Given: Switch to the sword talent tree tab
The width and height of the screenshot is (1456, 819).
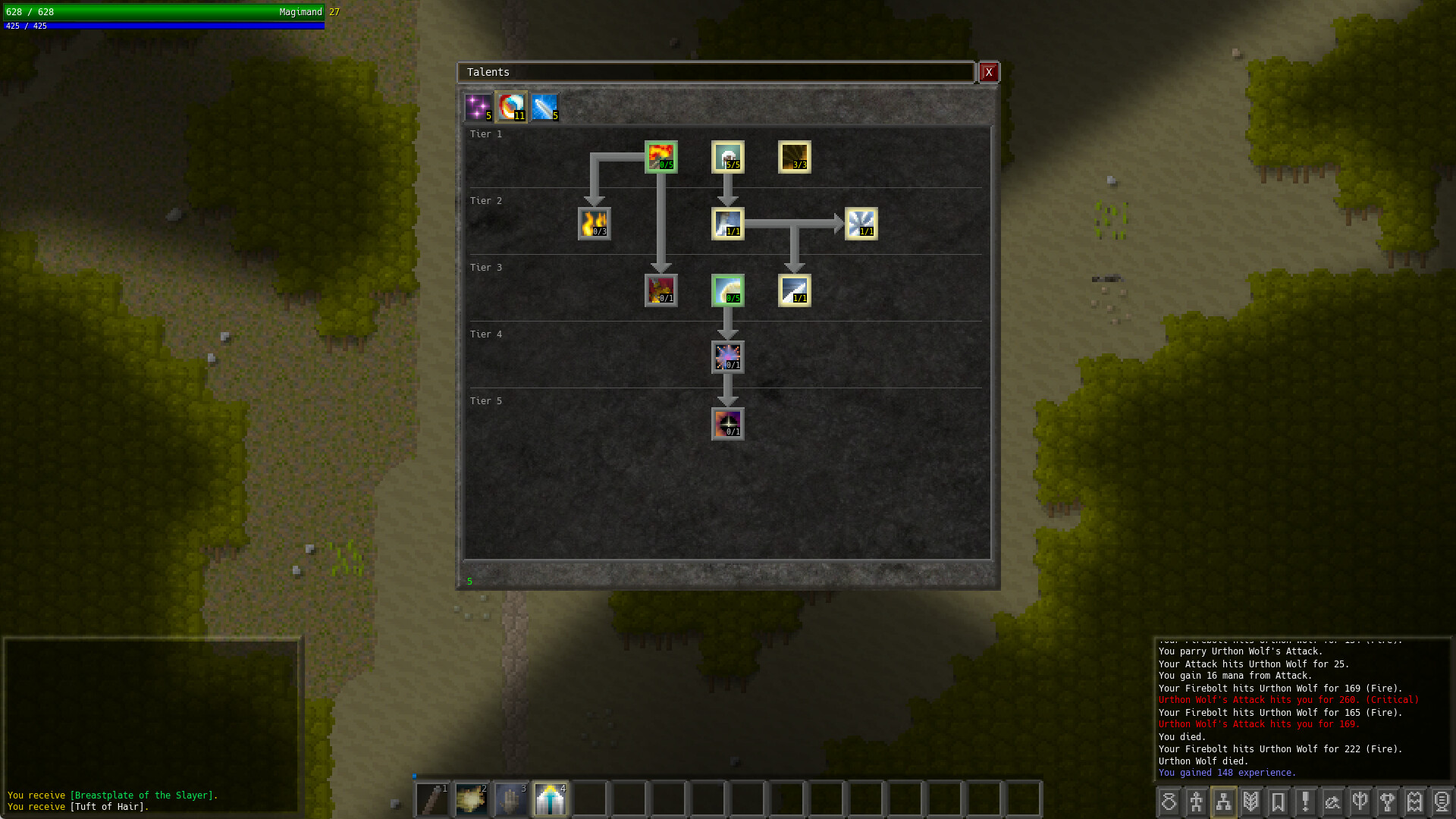Looking at the screenshot, I should tap(545, 107).
